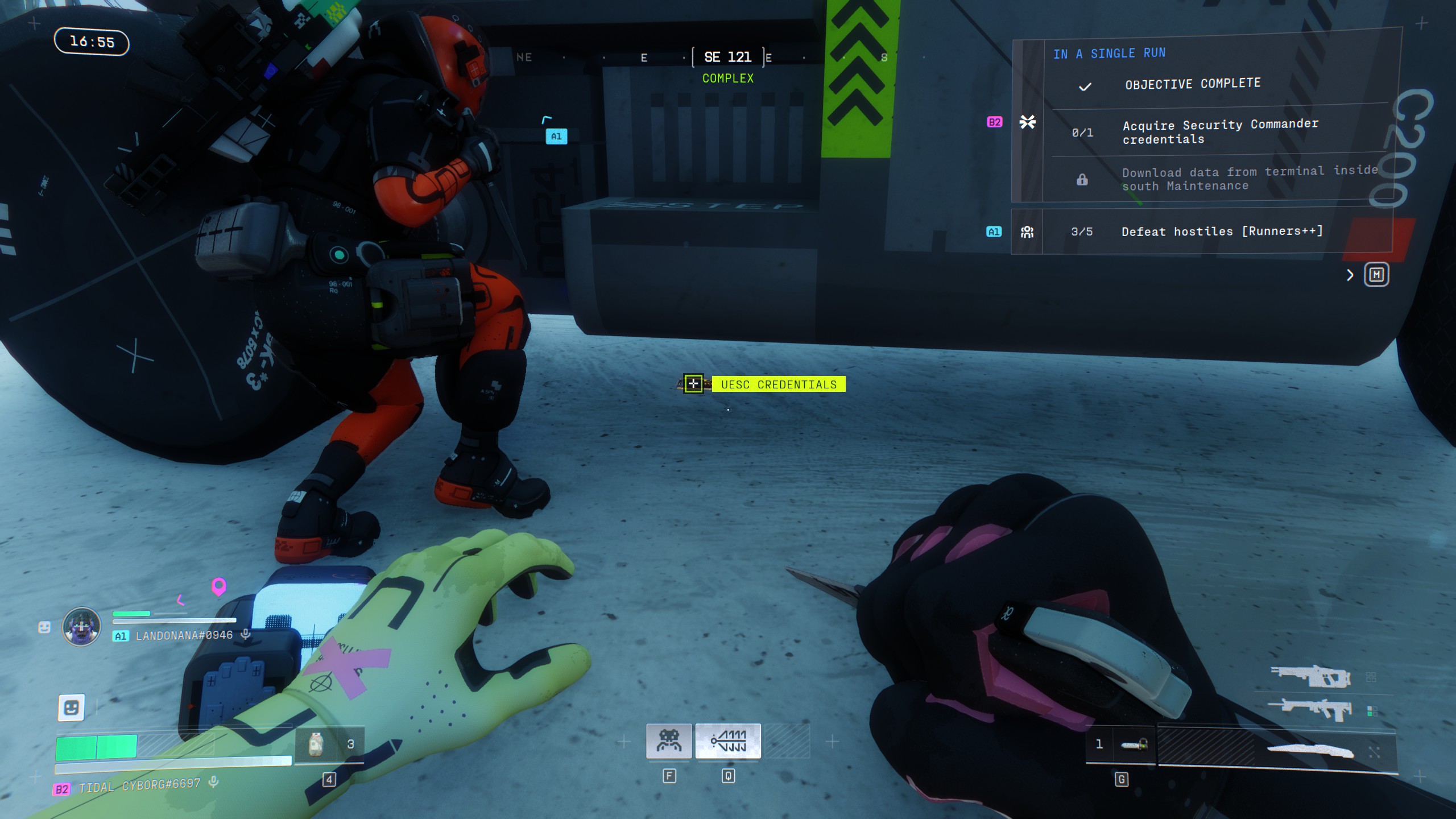Switch to the second rifle weapon
This screenshot has height=819, width=1456.
[1310, 710]
